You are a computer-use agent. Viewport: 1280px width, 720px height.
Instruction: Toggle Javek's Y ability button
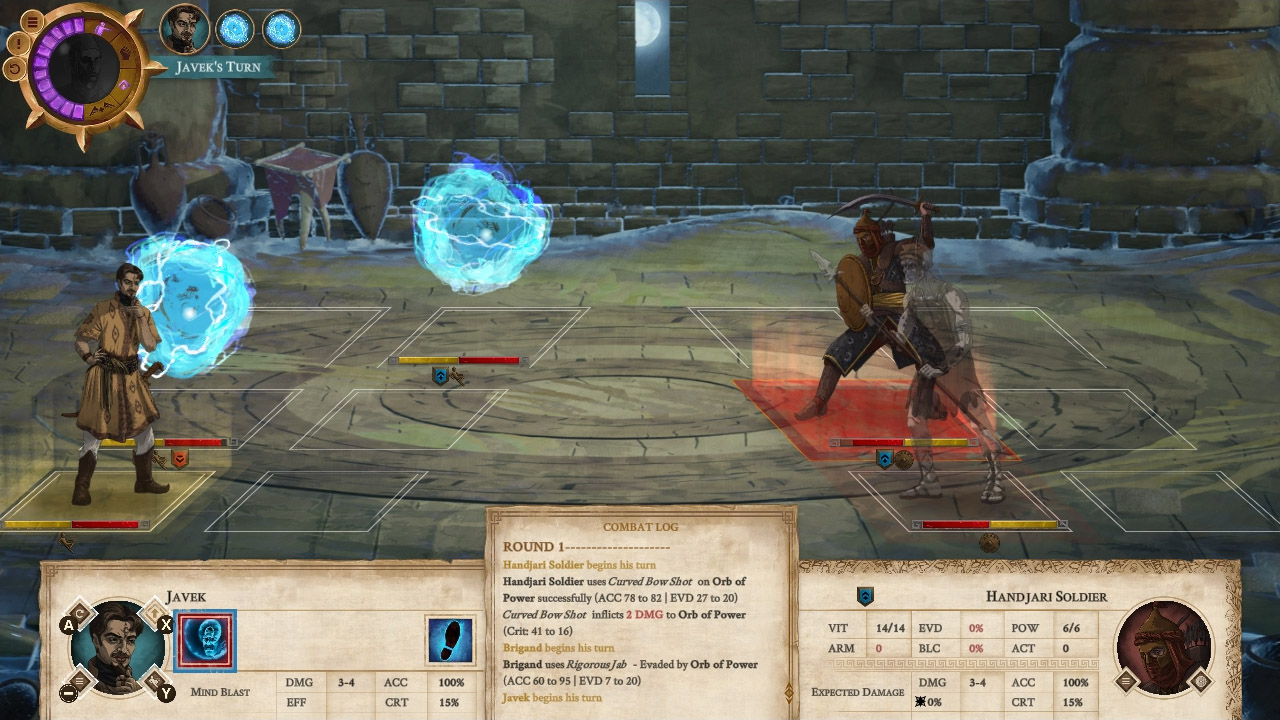pos(165,692)
